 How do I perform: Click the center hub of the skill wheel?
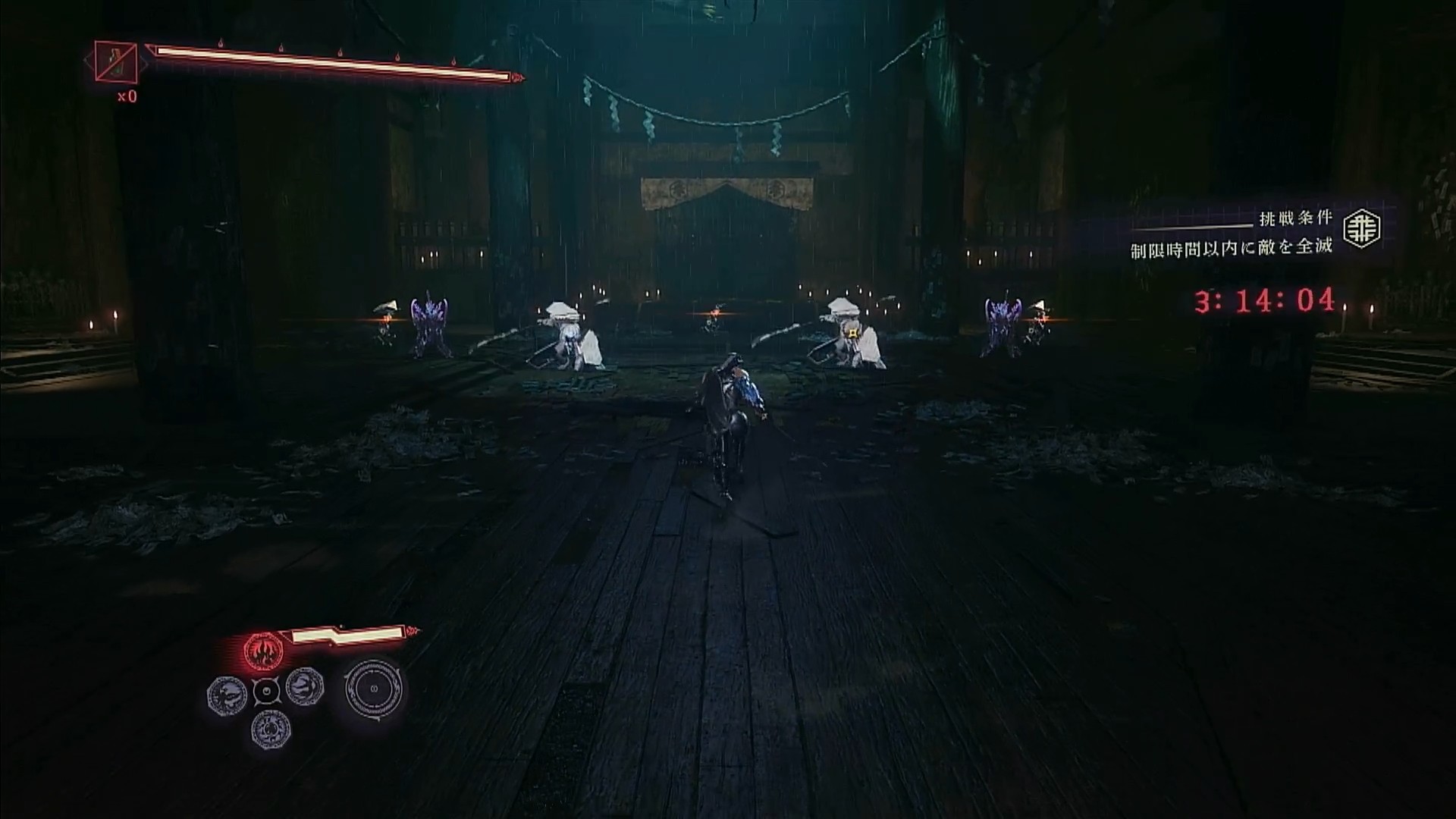pos(266,690)
